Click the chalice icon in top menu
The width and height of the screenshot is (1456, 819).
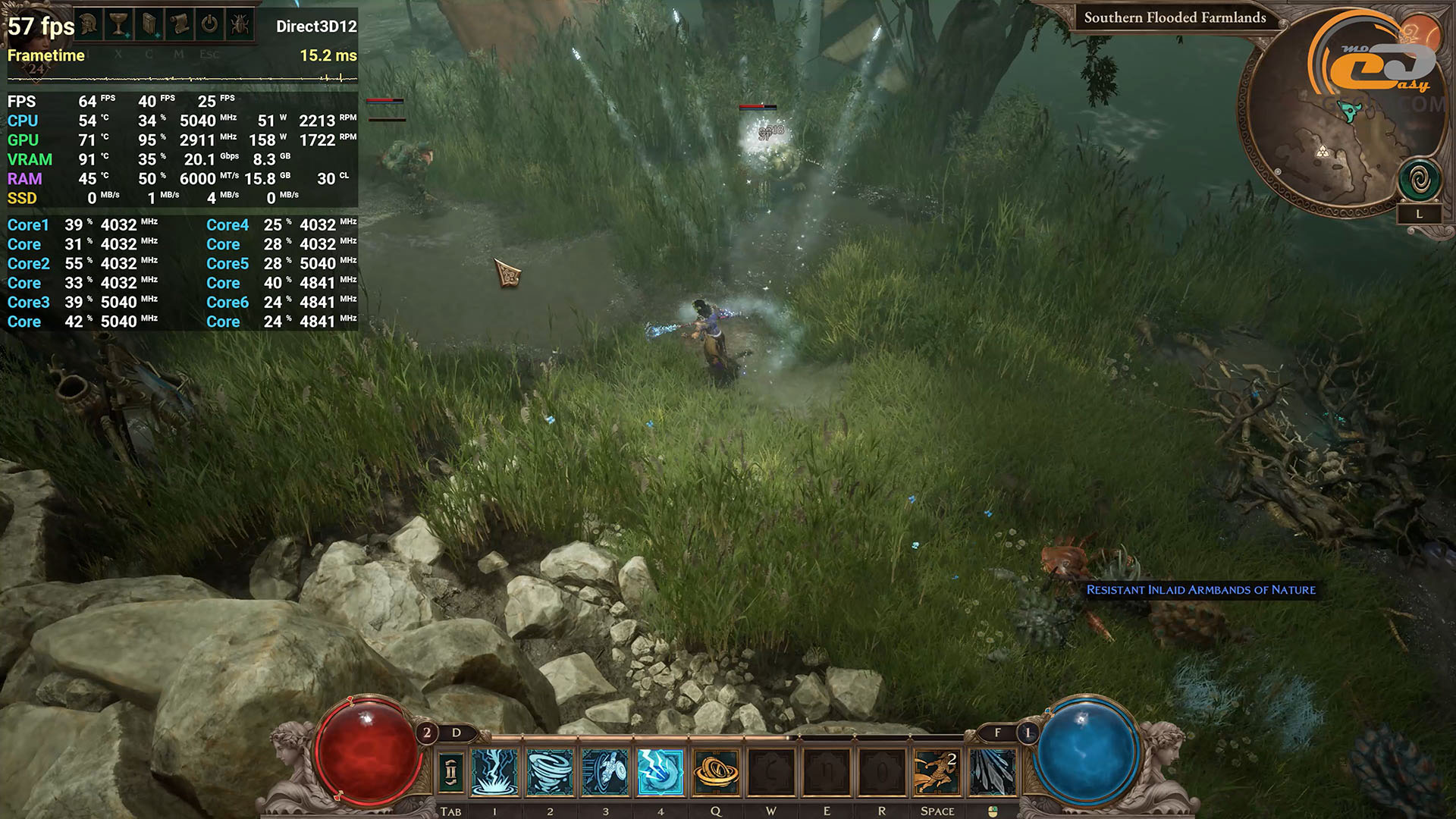tap(119, 24)
